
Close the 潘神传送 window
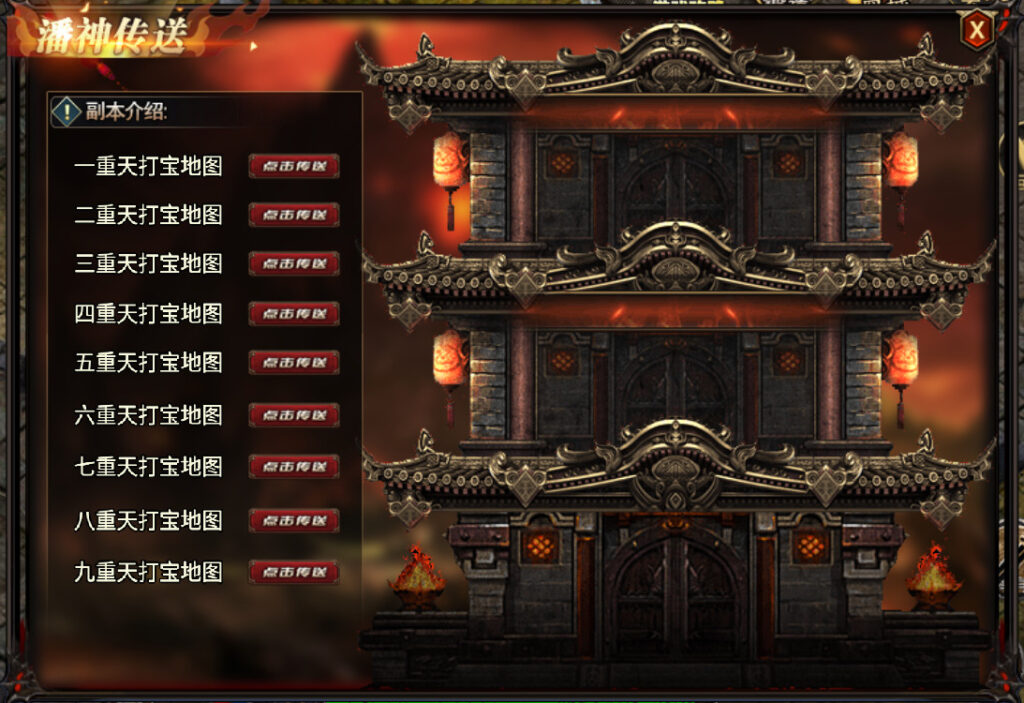pos(977,32)
